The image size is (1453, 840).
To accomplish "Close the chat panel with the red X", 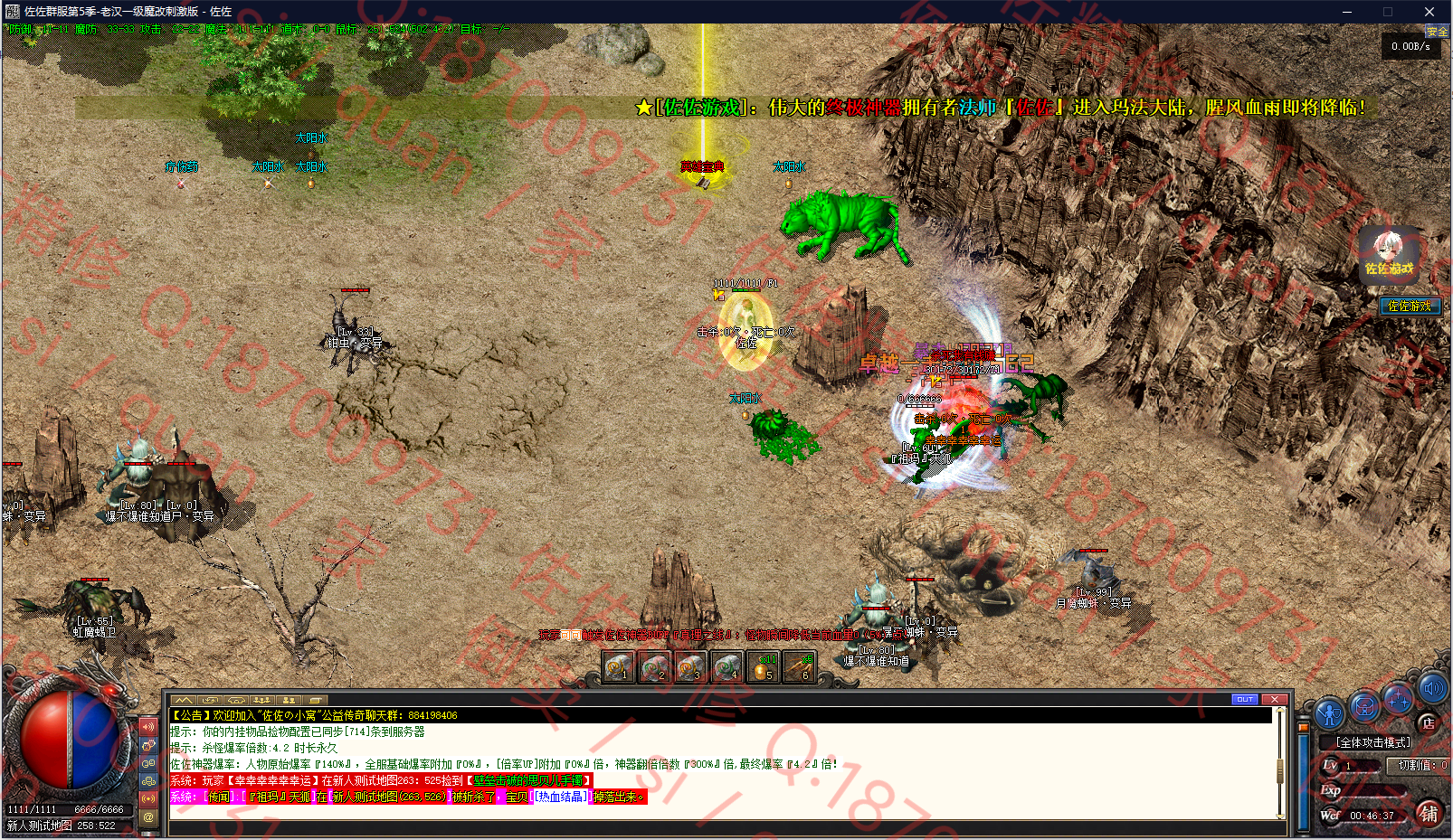I will [x=1274, y=699].
